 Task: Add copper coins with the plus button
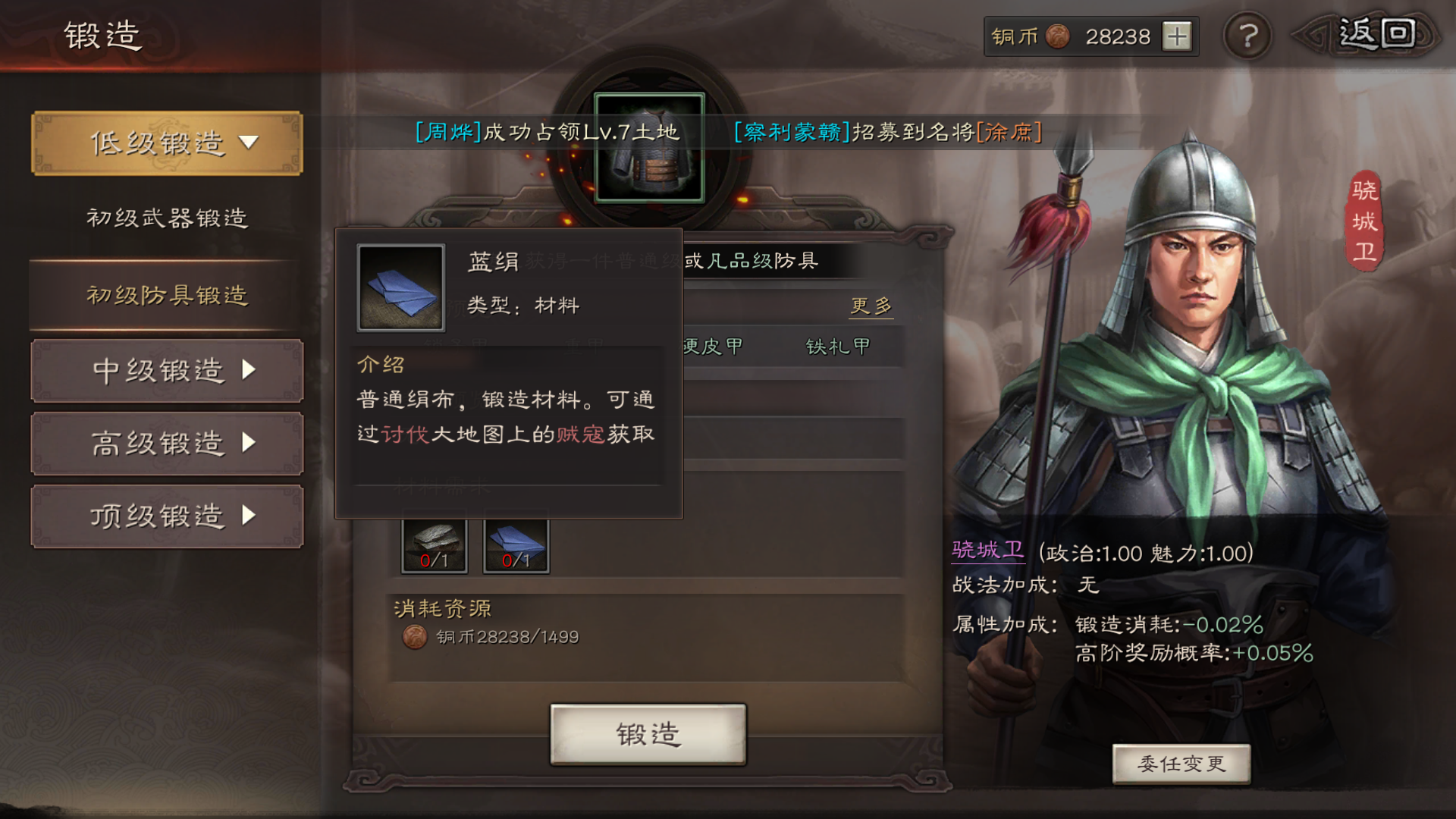click(x=1177, y=36)
